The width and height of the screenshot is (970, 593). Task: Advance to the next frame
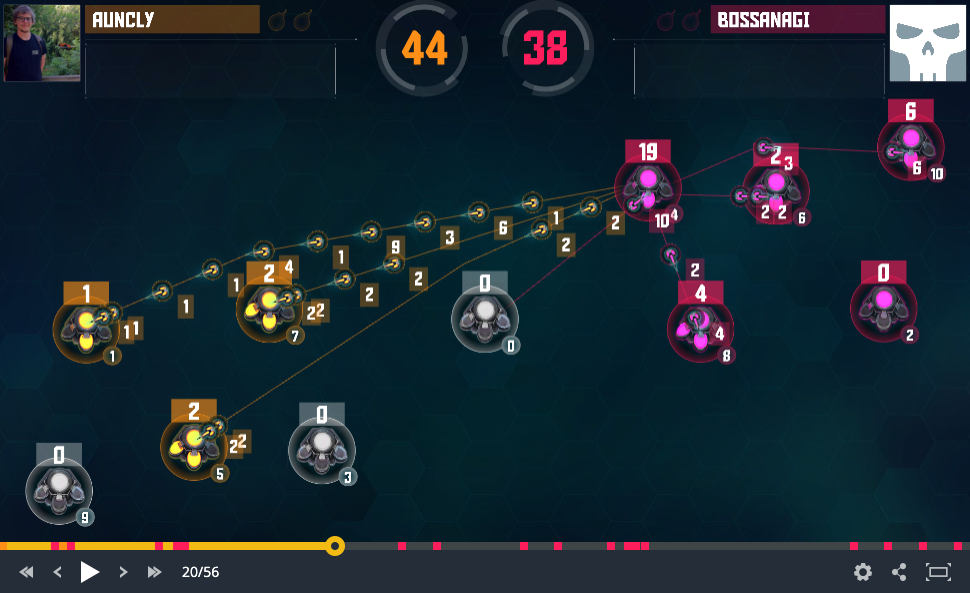click(123, 572)
